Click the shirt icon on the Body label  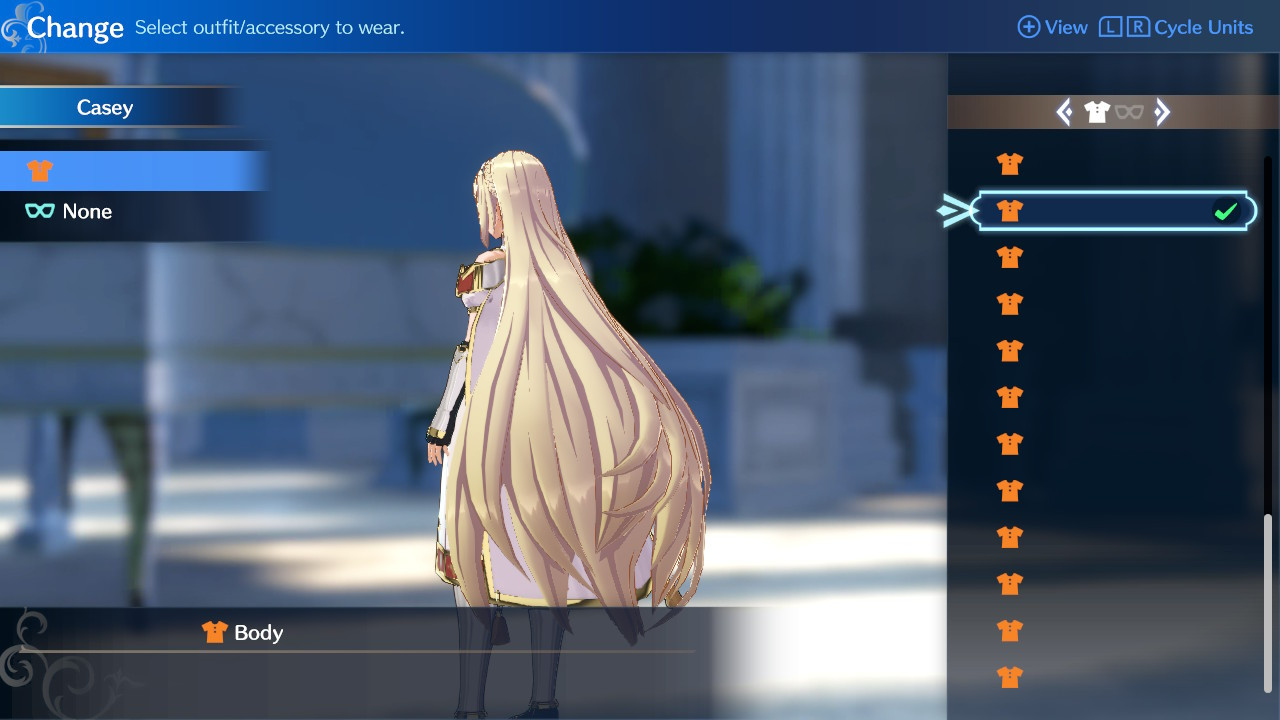pyautogui.click(x=213, y=632)
